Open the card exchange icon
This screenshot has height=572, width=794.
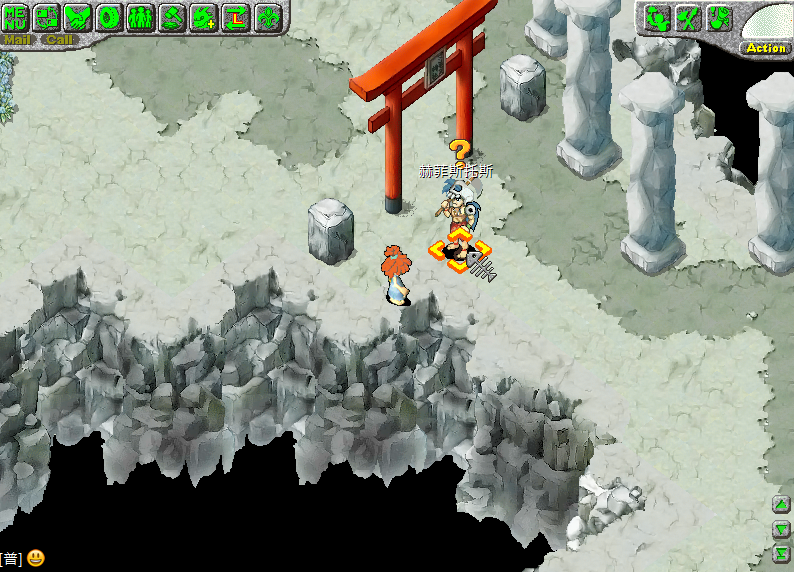pyautogui.click(x=47, y=17)
